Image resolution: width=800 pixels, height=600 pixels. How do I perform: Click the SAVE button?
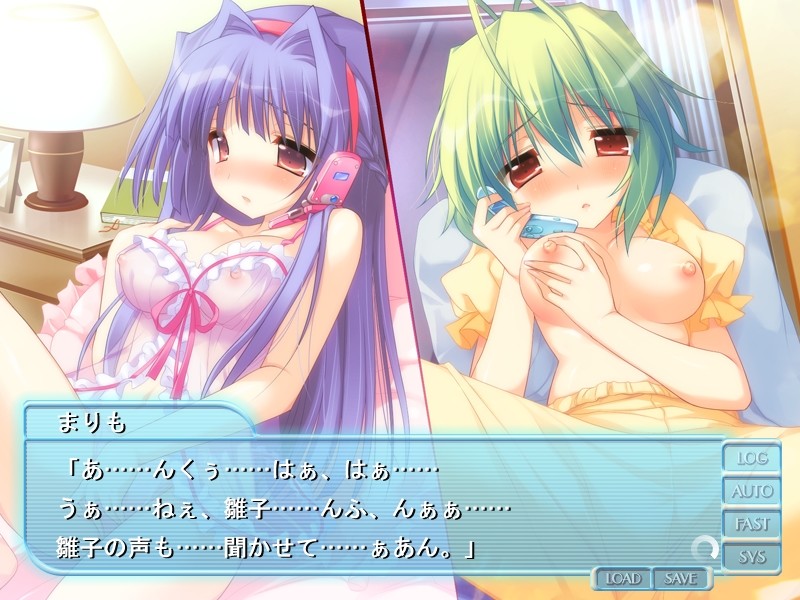pos(680,578)
